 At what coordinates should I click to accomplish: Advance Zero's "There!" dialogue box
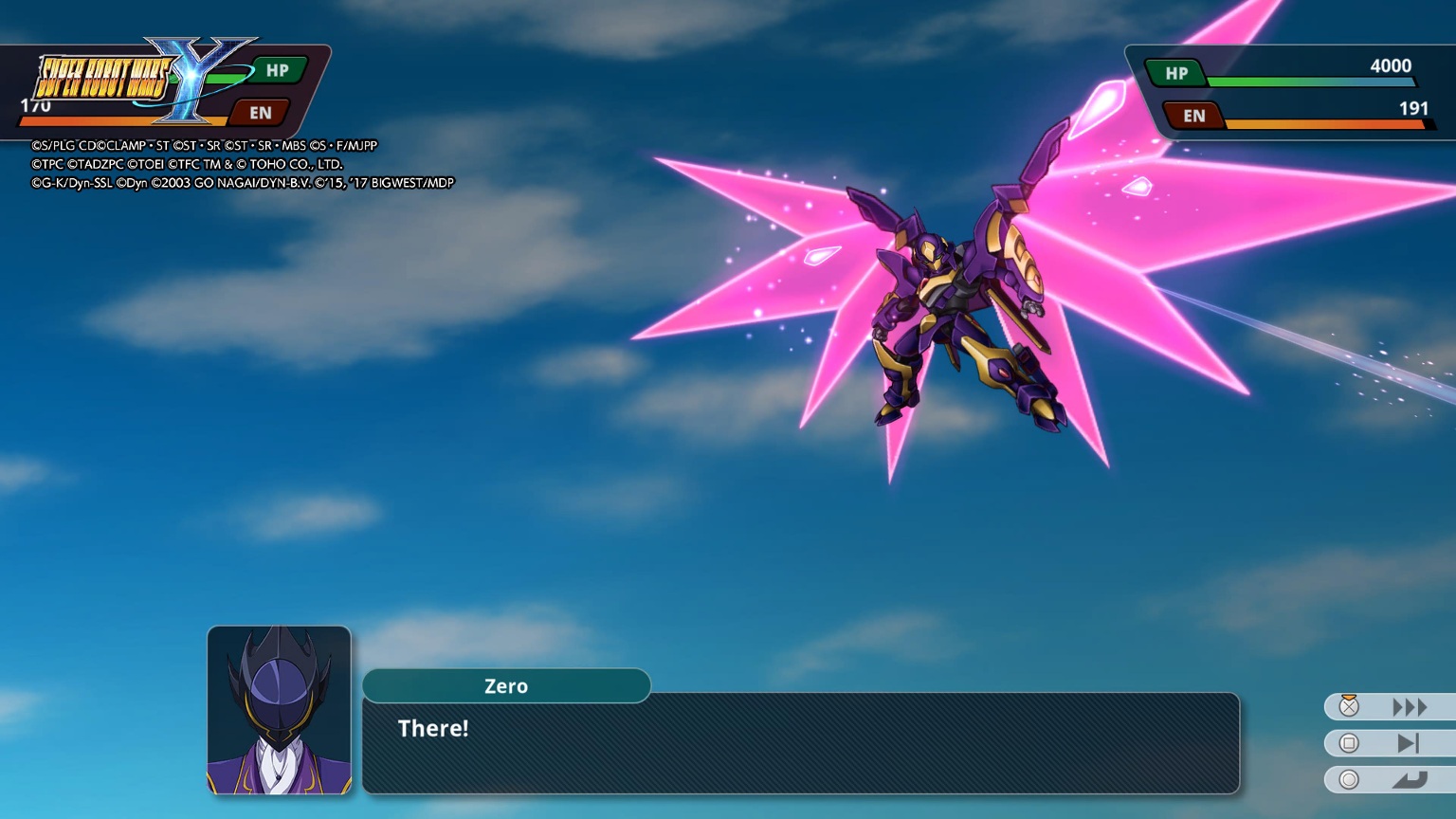800,743
